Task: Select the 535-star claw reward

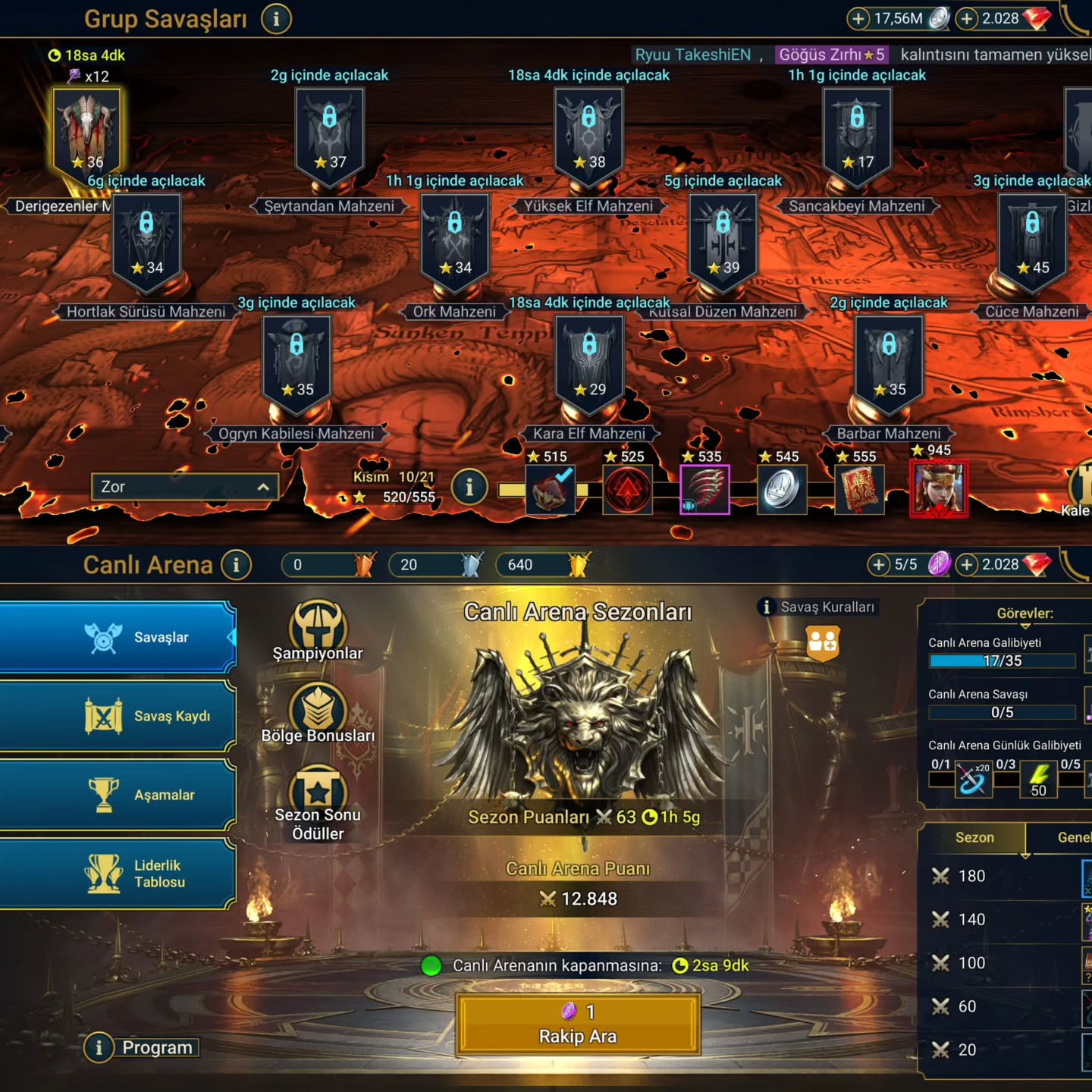Action: [704, 490]
